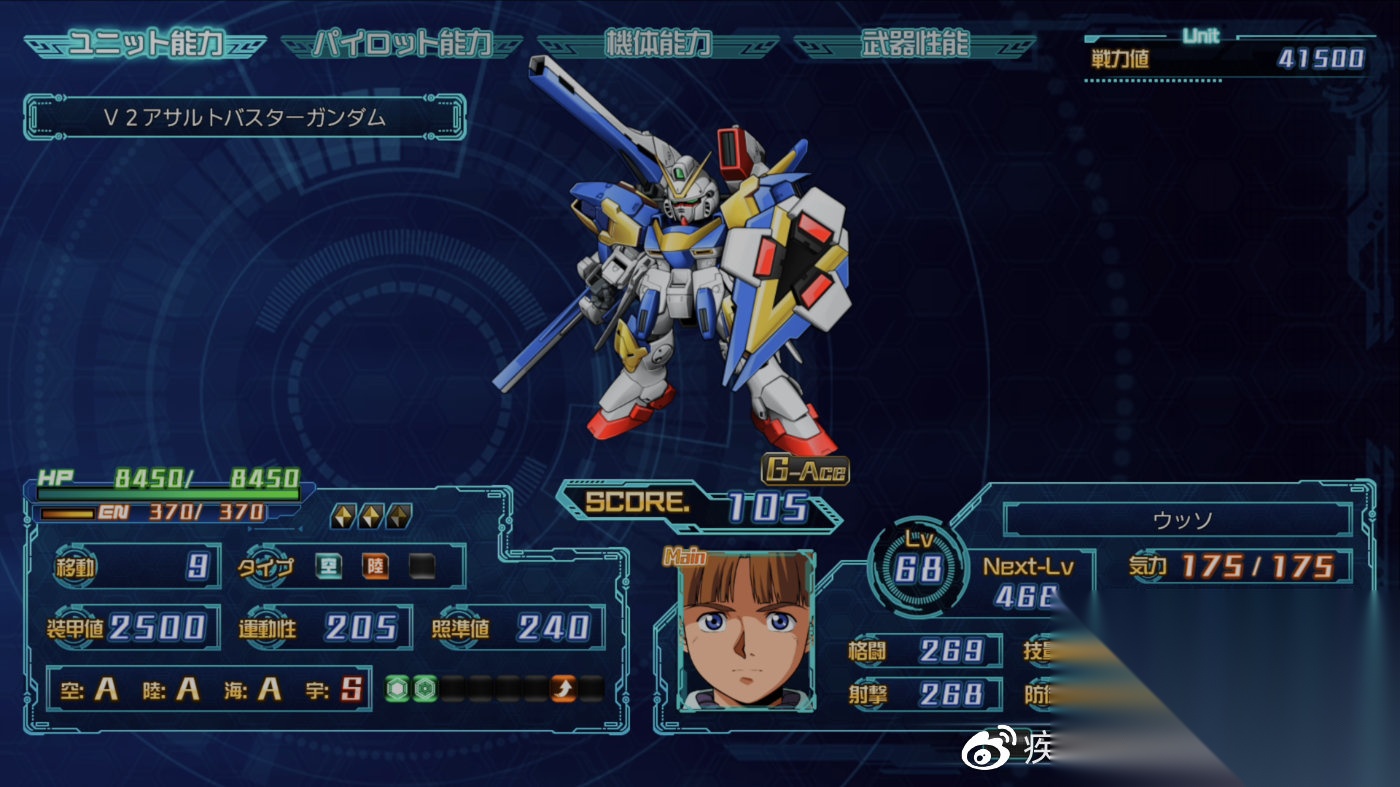
Task: Select the V2アサルトバスターガンダム name plate
Action: (x=245, y=118)
